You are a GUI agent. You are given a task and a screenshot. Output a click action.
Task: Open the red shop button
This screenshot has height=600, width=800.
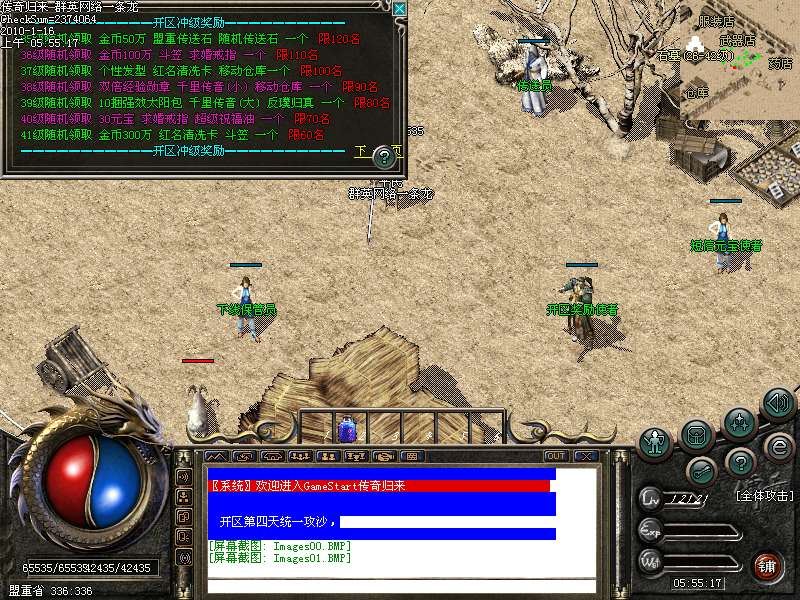(x=767, y=567)
